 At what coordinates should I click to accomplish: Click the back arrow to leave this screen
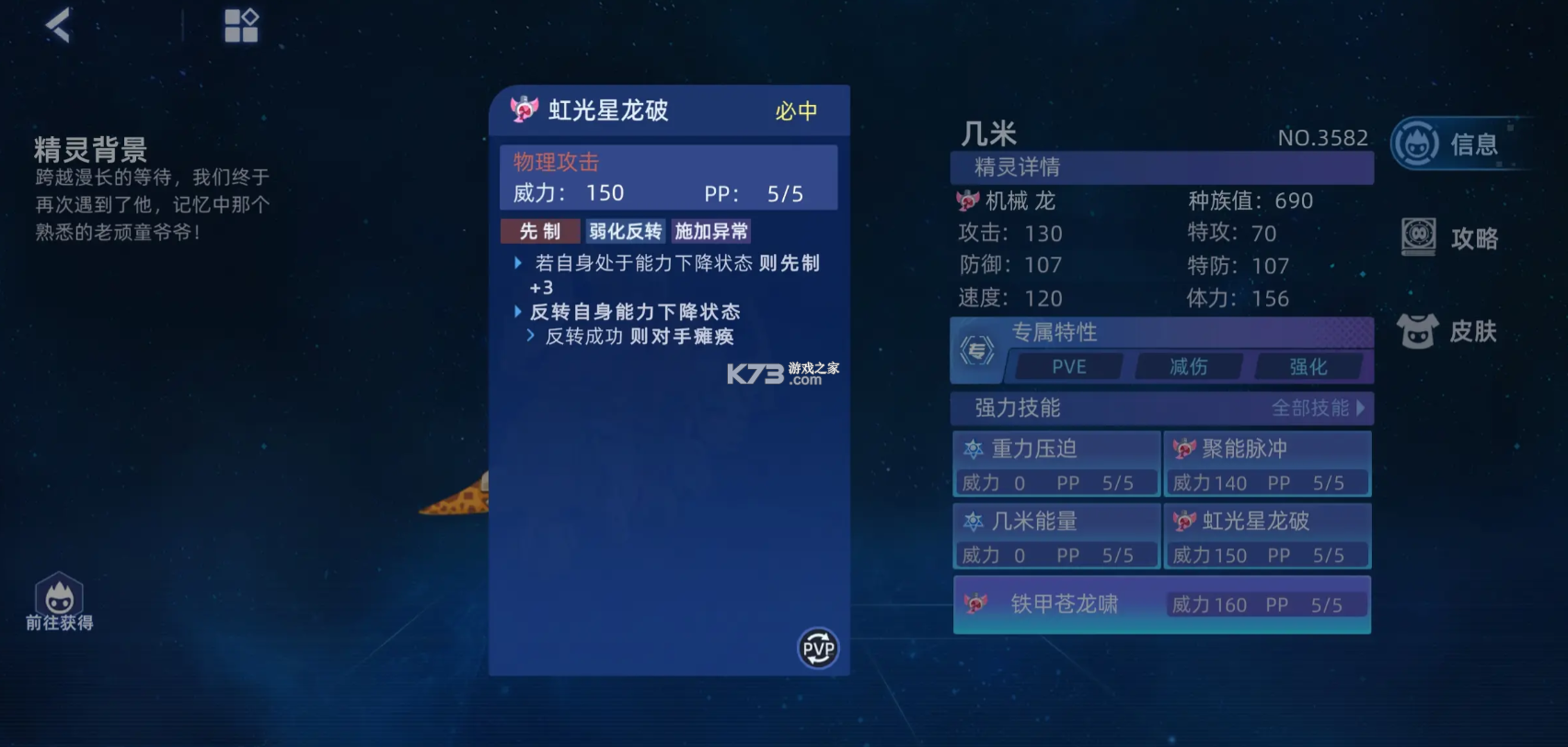(x=57, y=26)
